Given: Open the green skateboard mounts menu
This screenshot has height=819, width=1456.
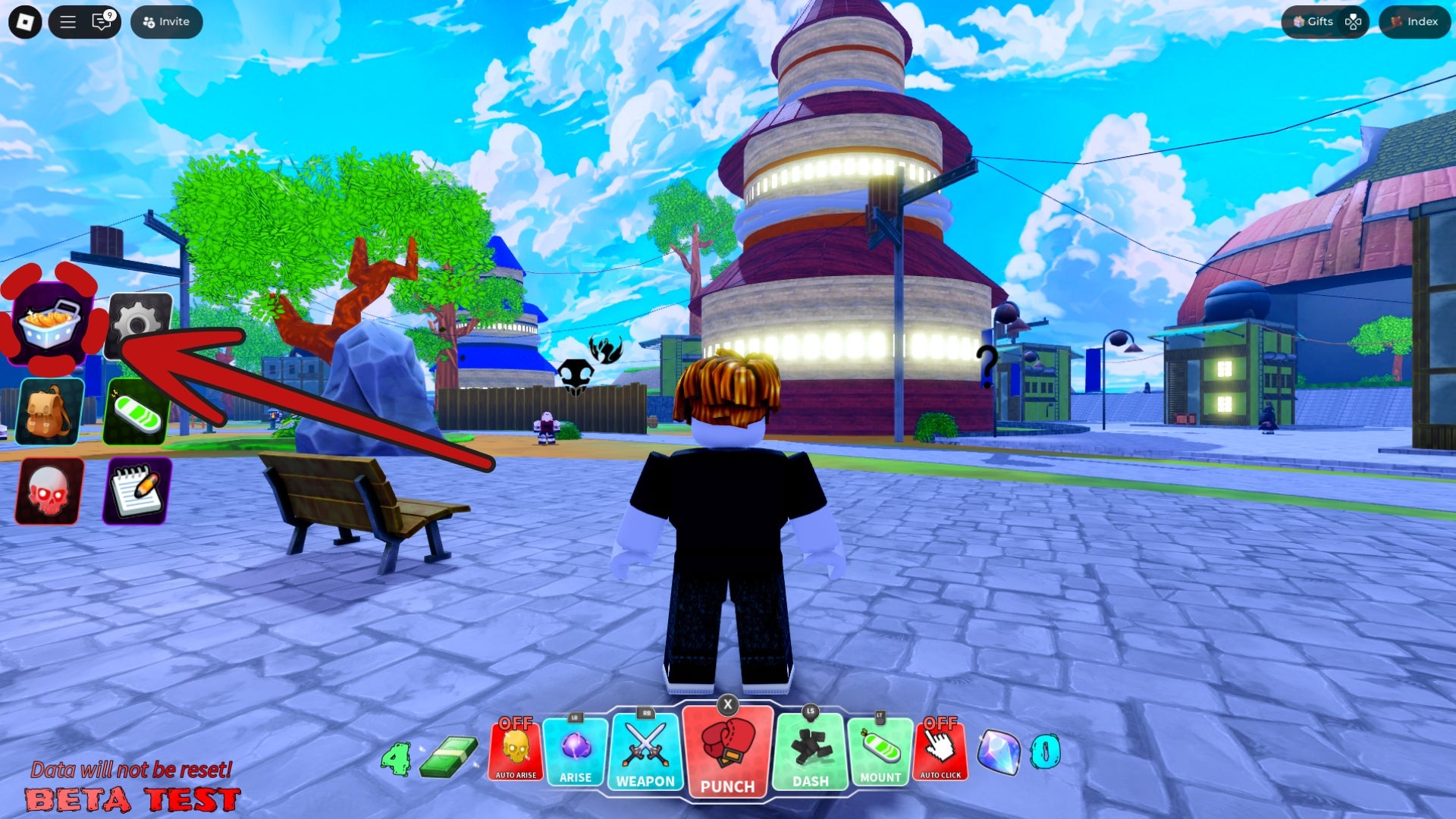Looking at the screenshot, I should pos(136,412).
